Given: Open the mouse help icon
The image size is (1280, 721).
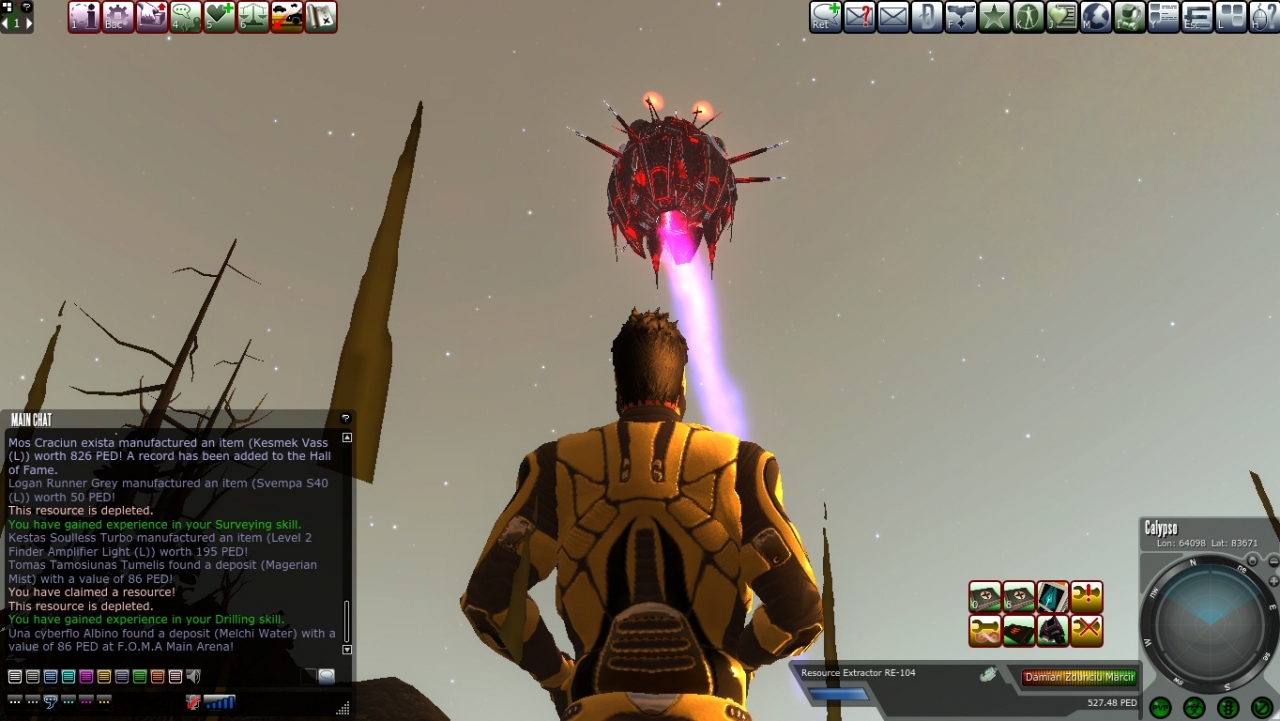Looking at the screenshot, I should click(1264, 17).
